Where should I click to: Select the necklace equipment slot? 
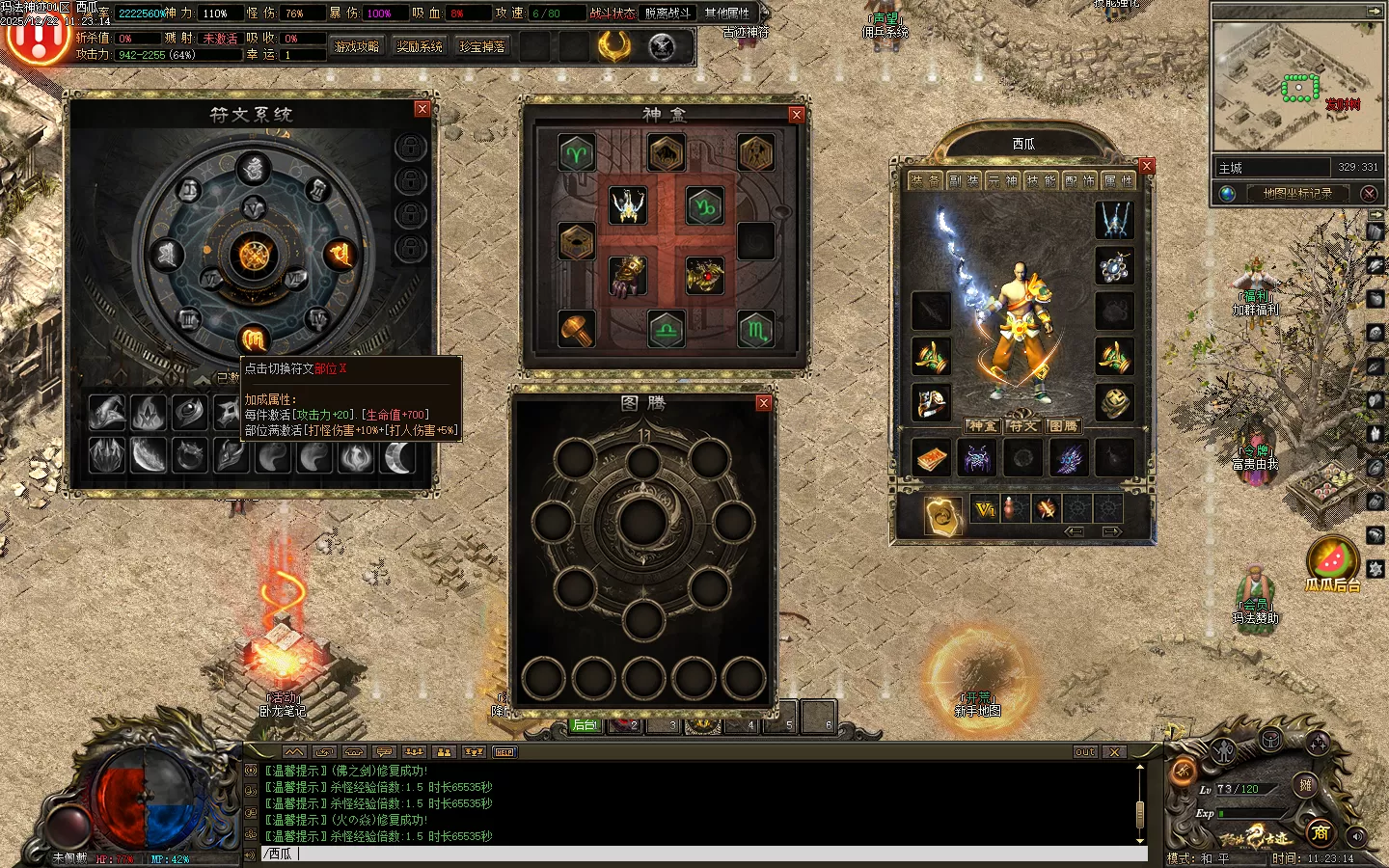coord(1115,266)
